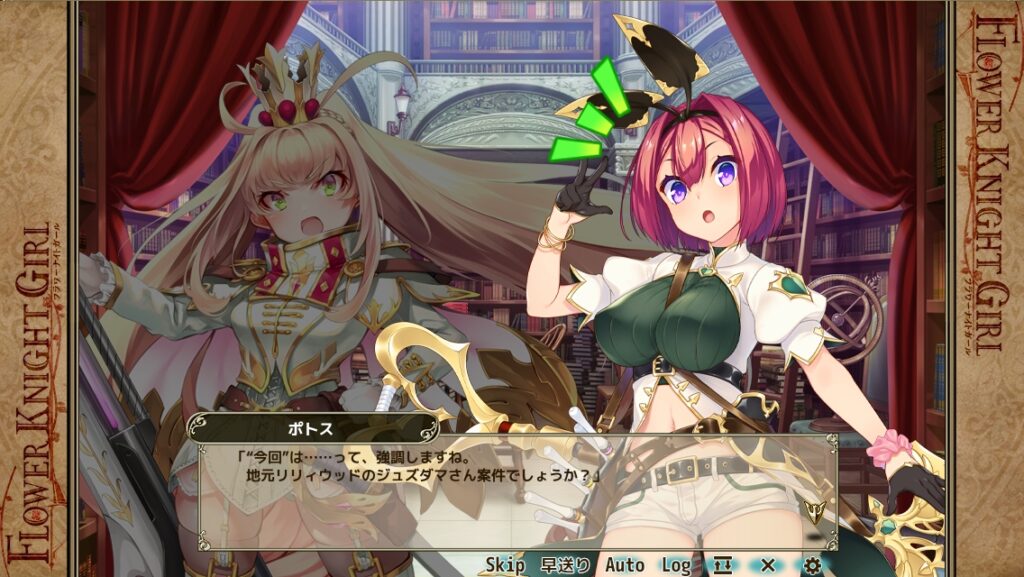1024x577 pixels.
Task: Skip the current story scene
Action: click(505, 565)
